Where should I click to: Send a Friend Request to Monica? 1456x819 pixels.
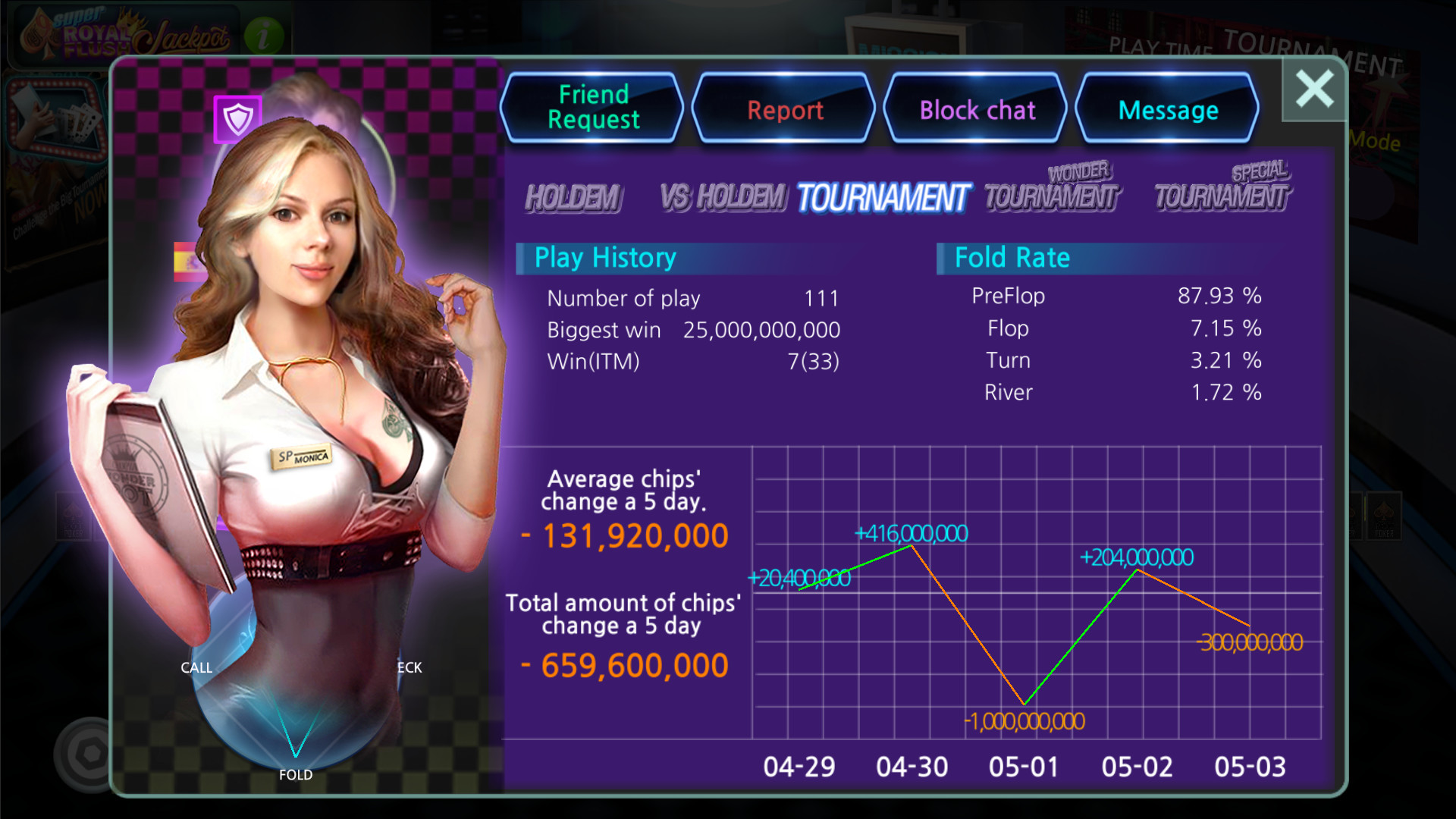pos(592,108)
